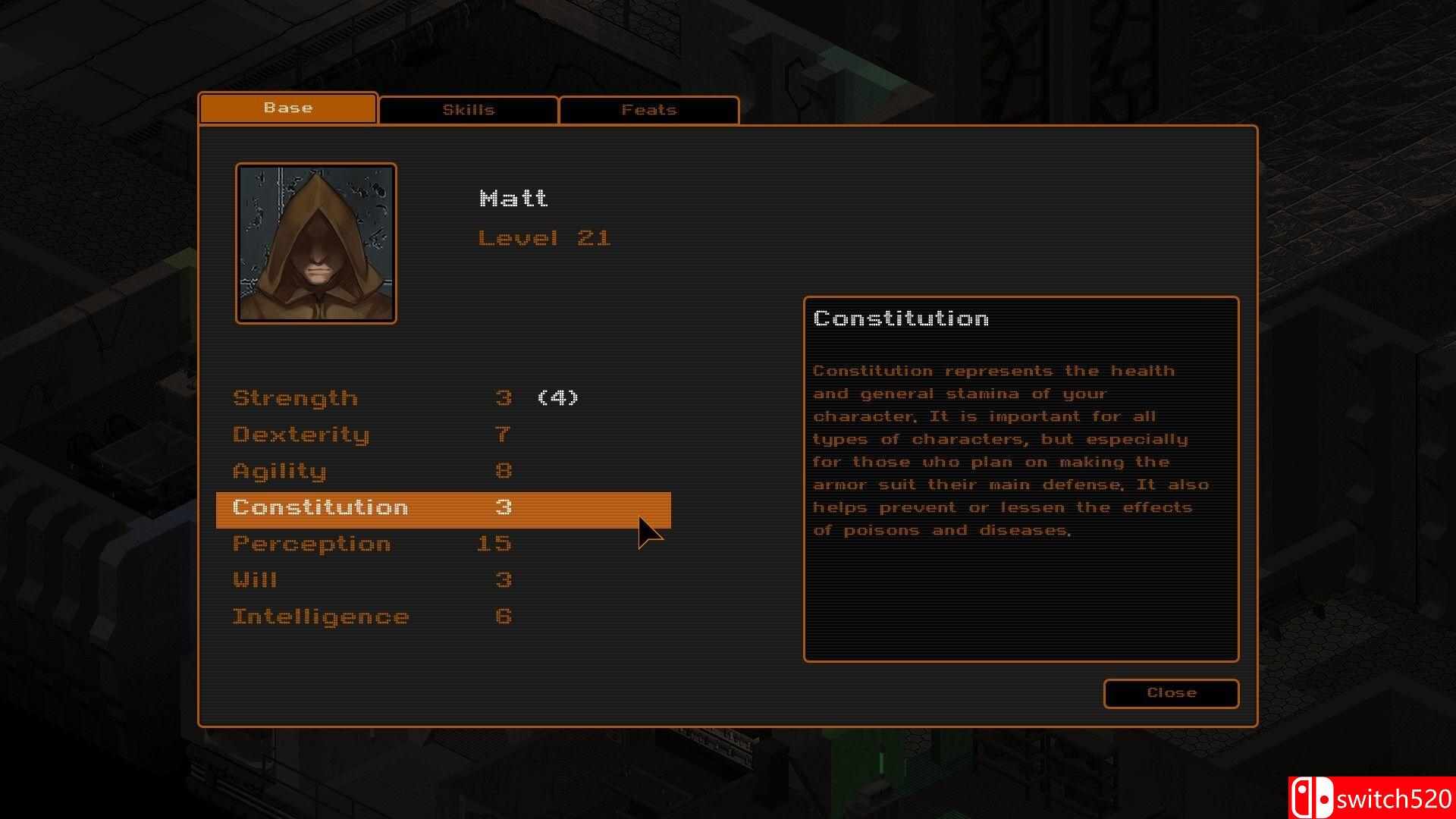The image size is (1456, 819).
Task: Click the Constitution description text
Action: coord(1009,450)
